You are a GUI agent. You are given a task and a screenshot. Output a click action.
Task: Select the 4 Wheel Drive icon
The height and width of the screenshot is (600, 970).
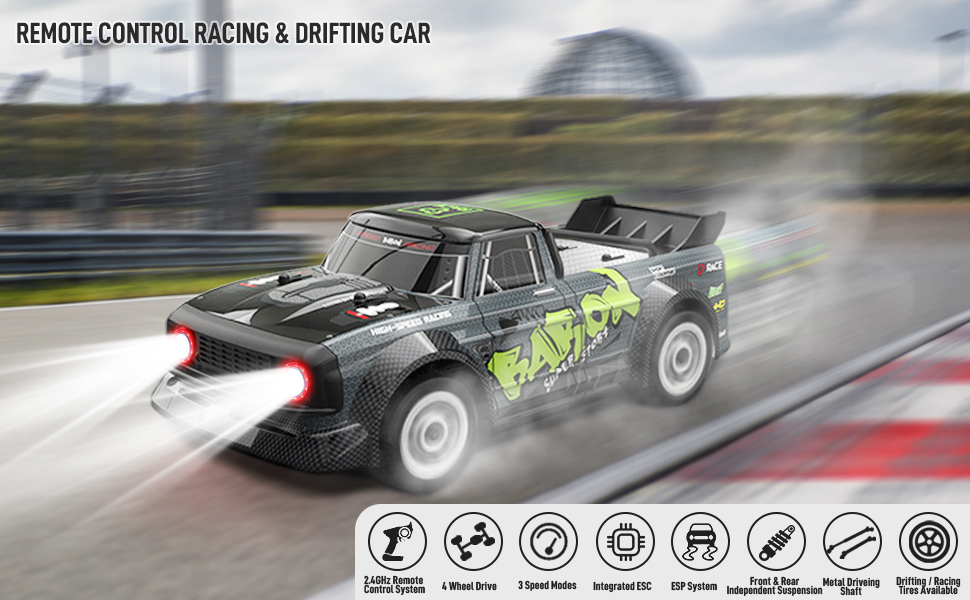click(473, 541)
